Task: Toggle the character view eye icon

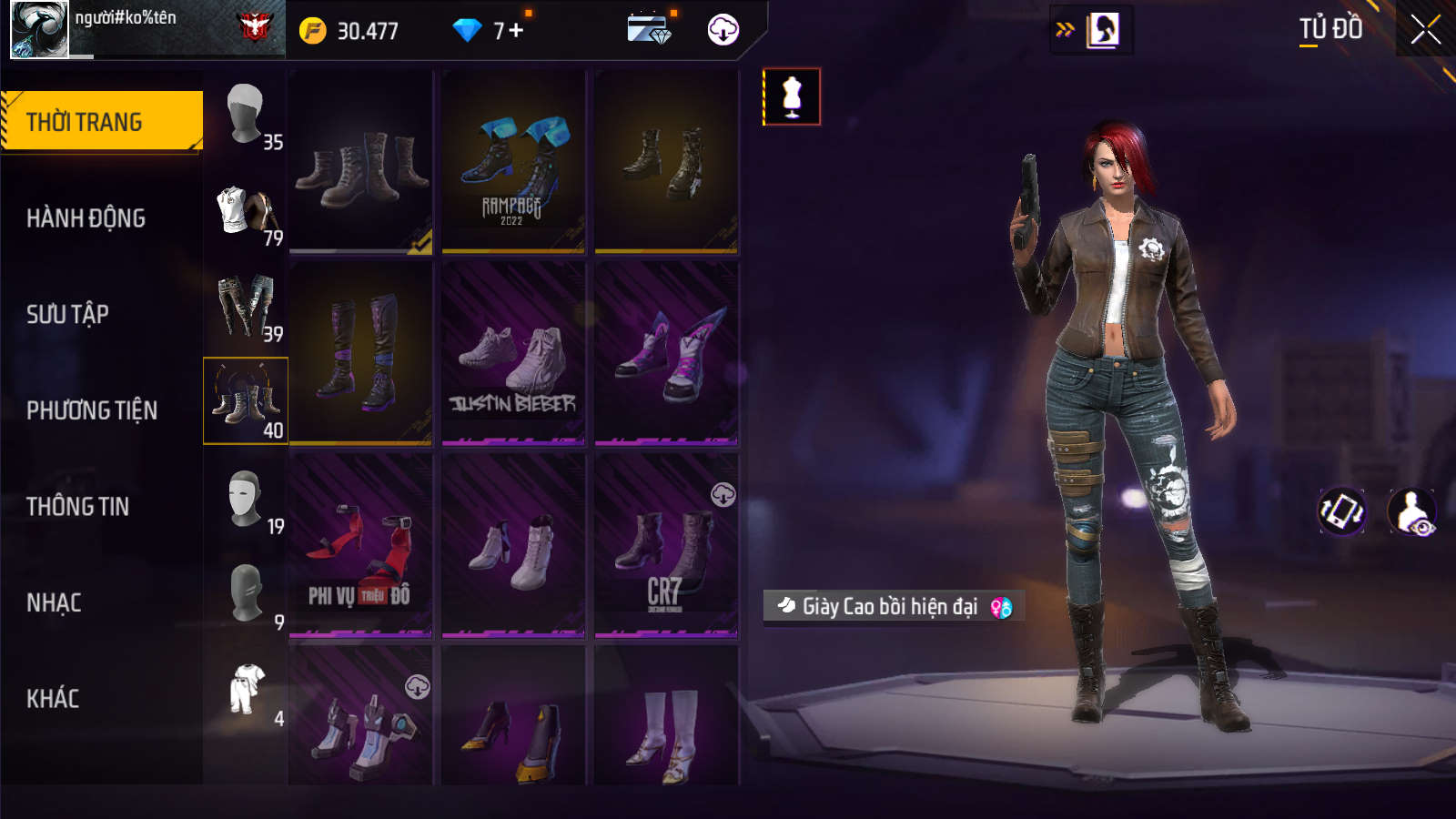Action: point(1411,511)
